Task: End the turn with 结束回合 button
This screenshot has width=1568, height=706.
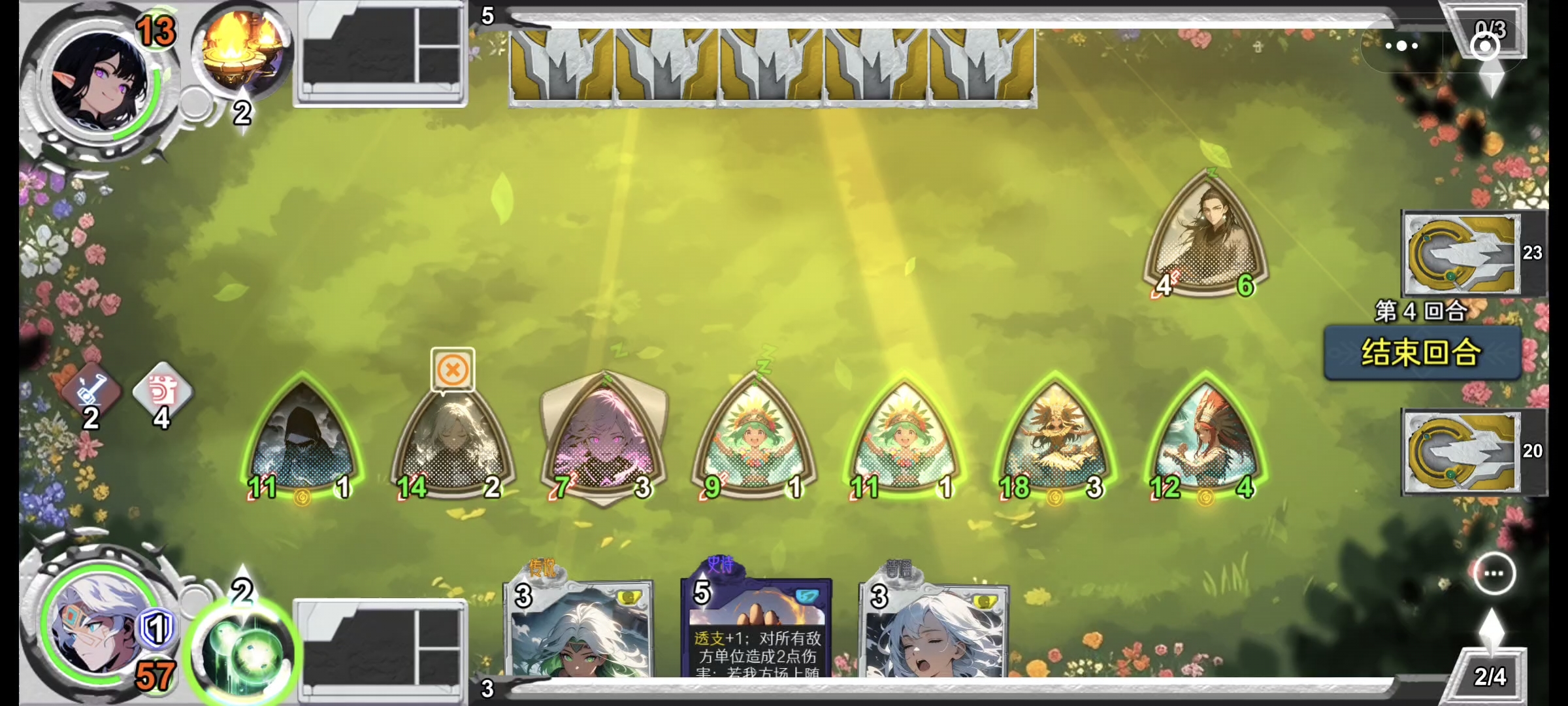Action: [x=1422, y=353]
